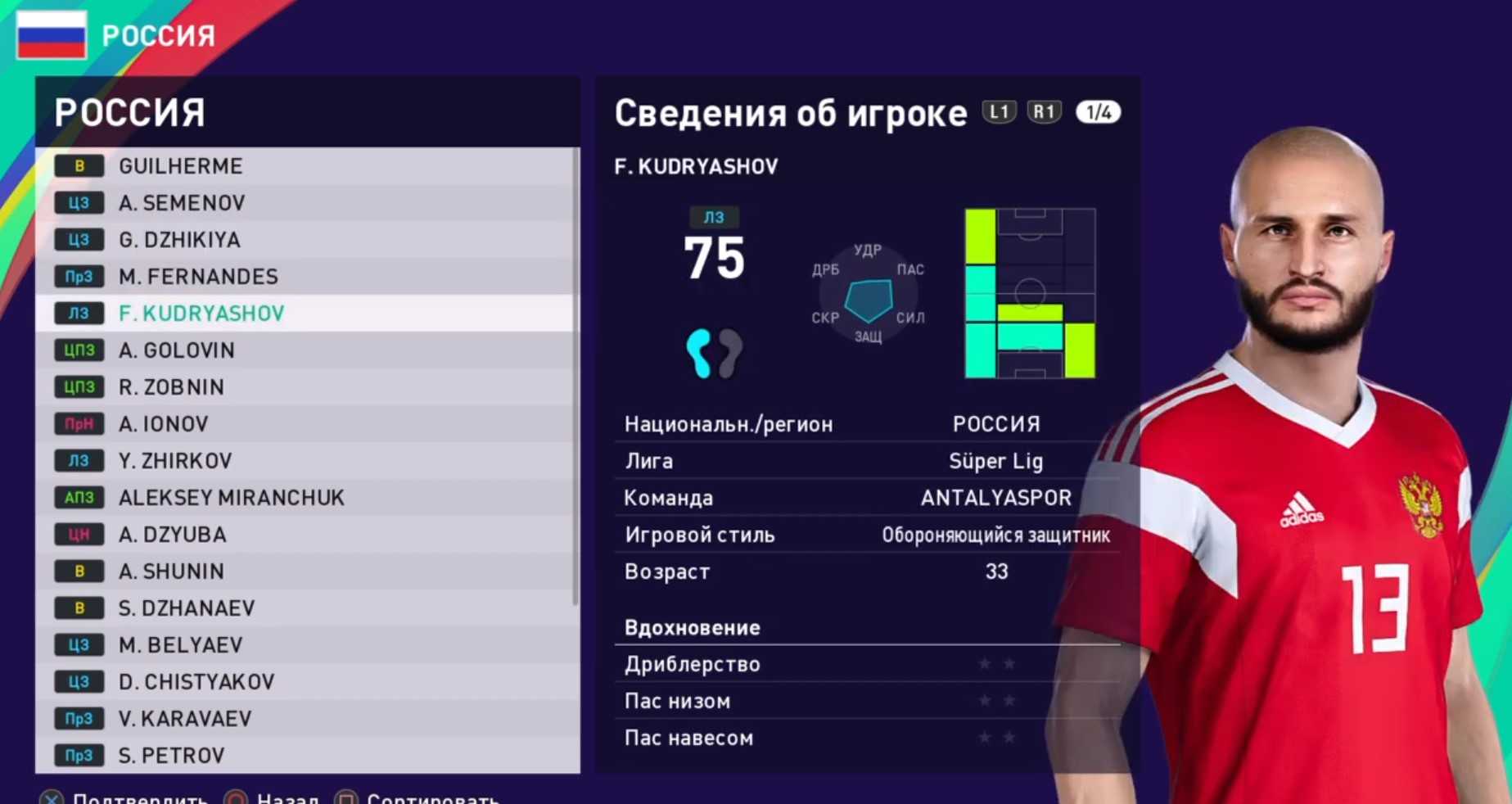Pick A. Ionov from the squad
Image resolution: width=1512 pixels, height=804 pixels.
click(x=164, y=424)
